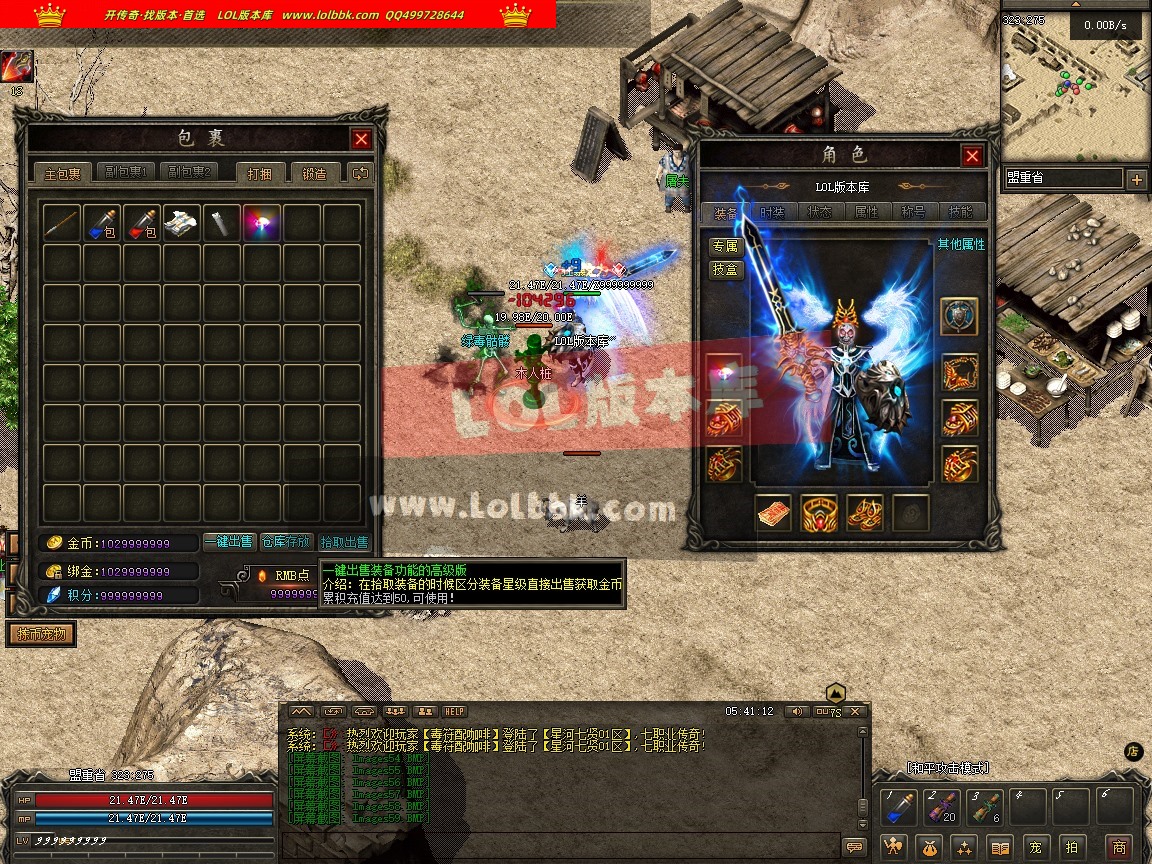Switch to the 副包裹1 bag tab

click(x=126, y=172)
